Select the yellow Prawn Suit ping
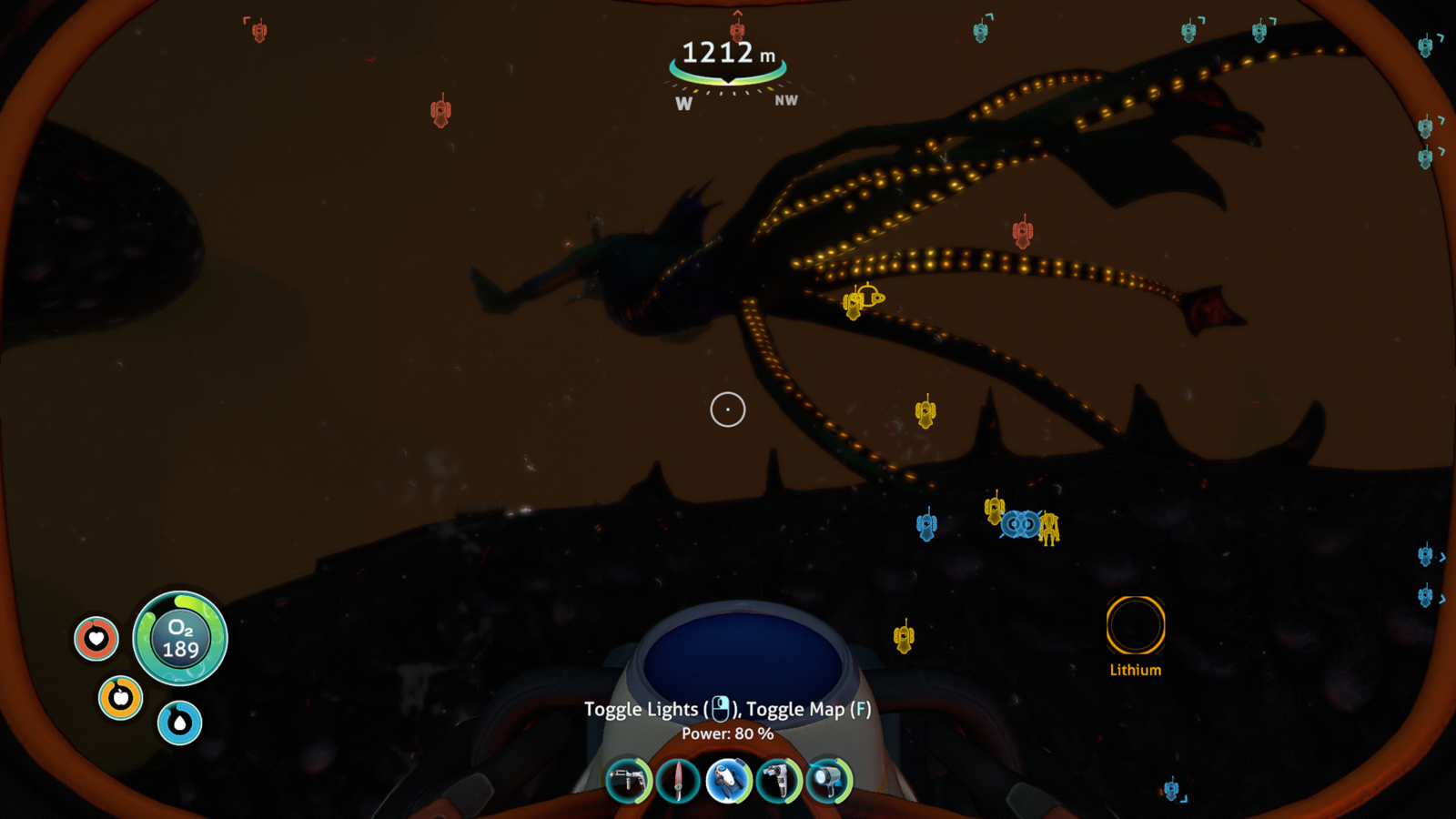The height and width of the screenshot is (819, 1456). point(1049,529)
